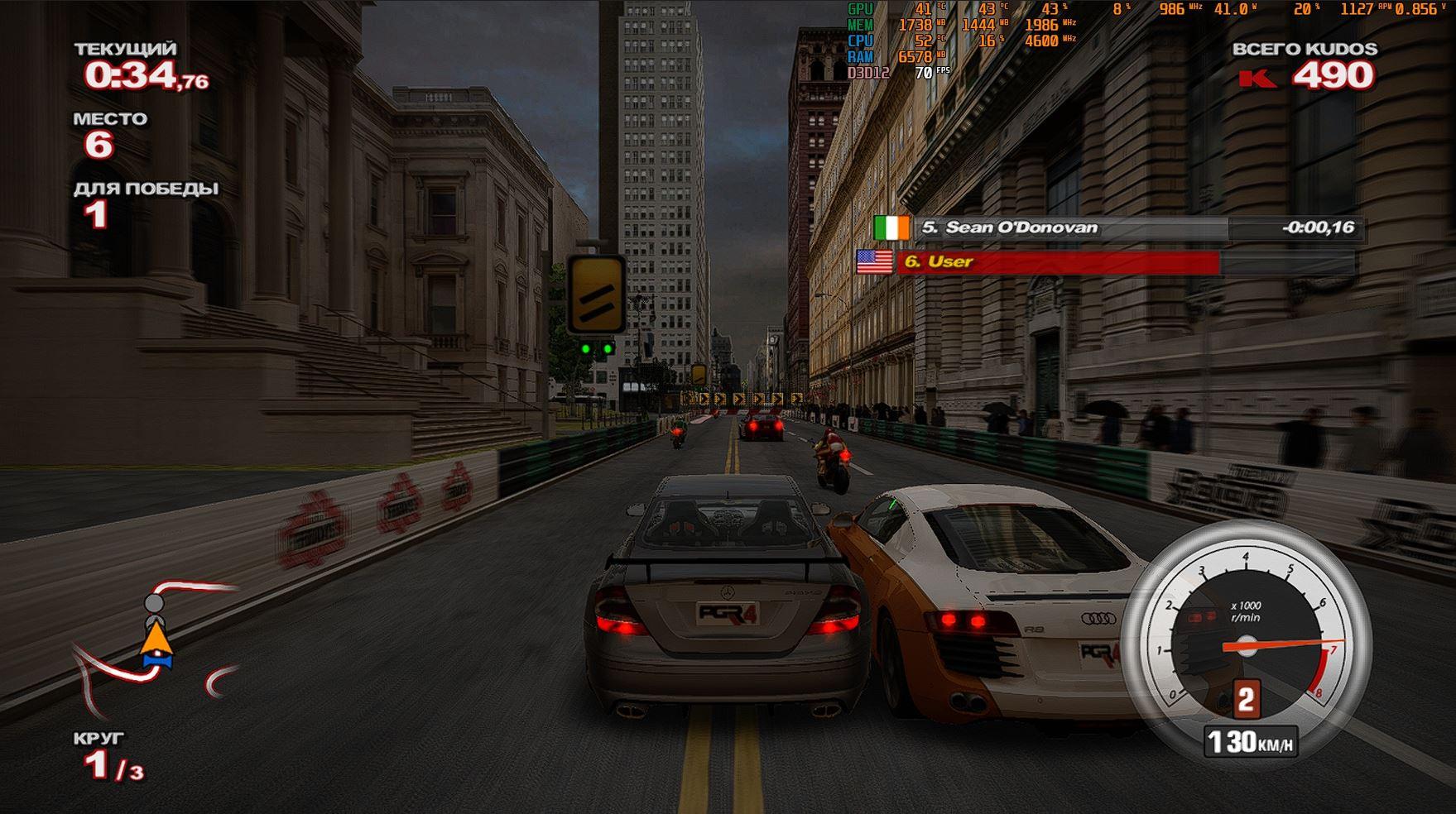The height and width of the screenshot is (814, 1456).
Task: Select Sean O'Donovan's standings row
Action: (1117, 227)
